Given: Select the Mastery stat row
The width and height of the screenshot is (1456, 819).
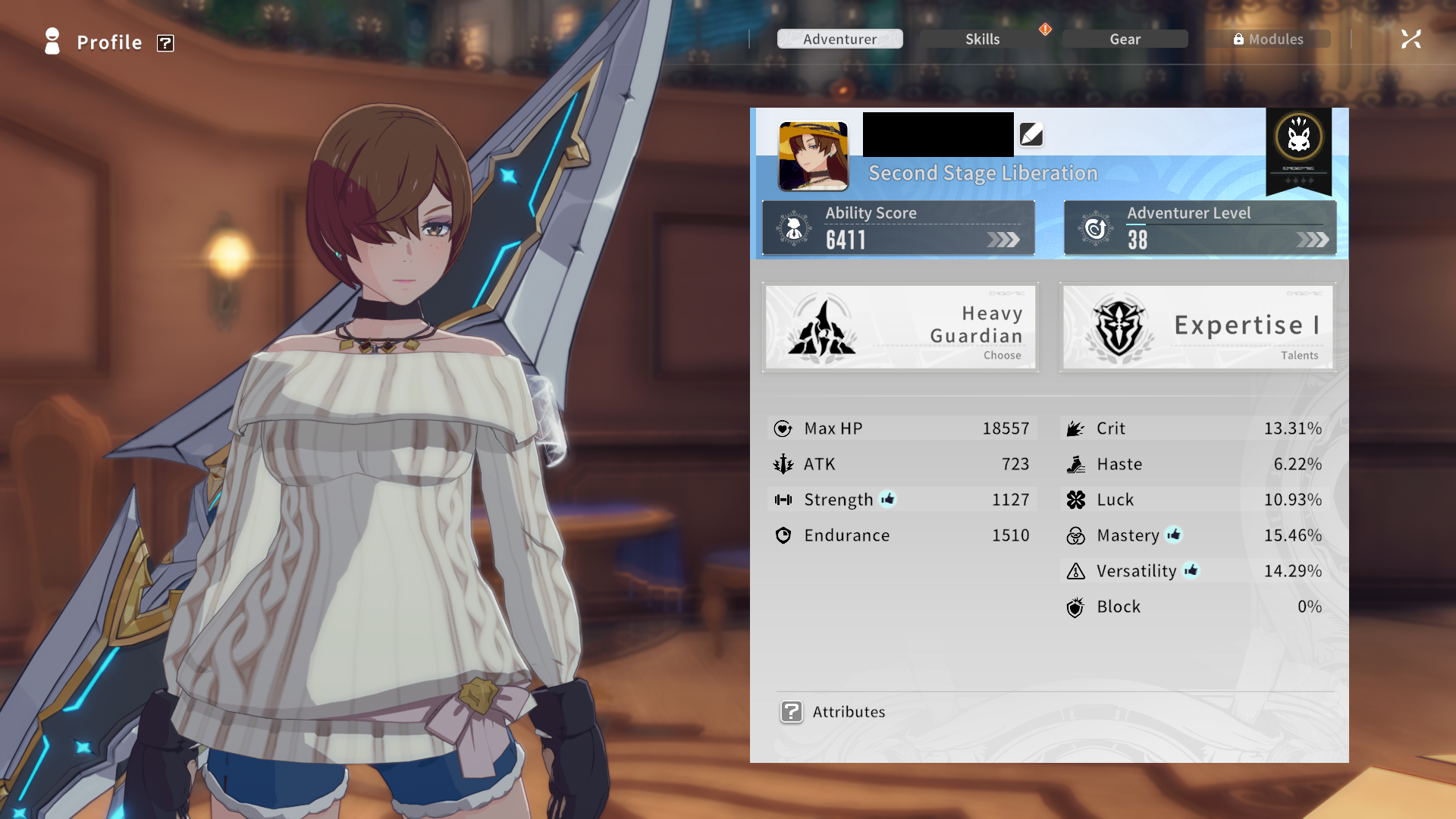Looking at the screenshot, I should coord(1194,535).
